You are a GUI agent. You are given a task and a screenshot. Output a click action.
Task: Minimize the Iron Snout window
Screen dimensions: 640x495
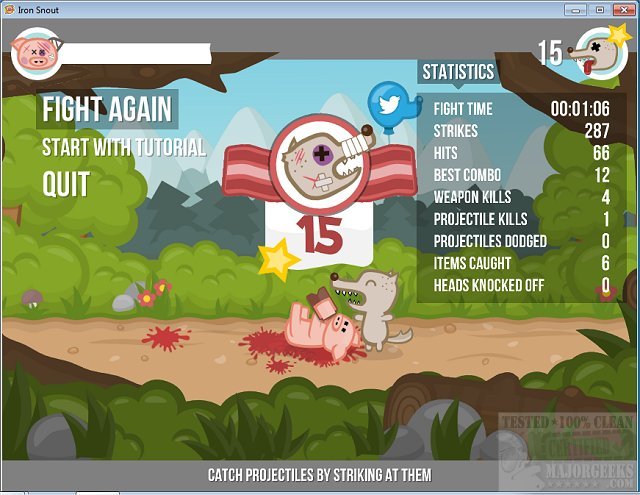click(574, 9)
